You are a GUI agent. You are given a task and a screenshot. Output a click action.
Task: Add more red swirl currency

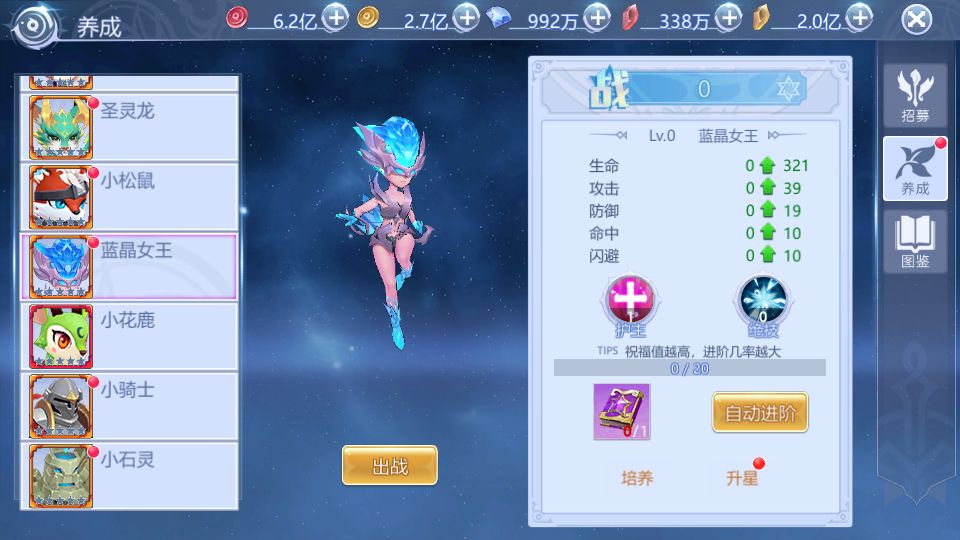click(336, 17)
